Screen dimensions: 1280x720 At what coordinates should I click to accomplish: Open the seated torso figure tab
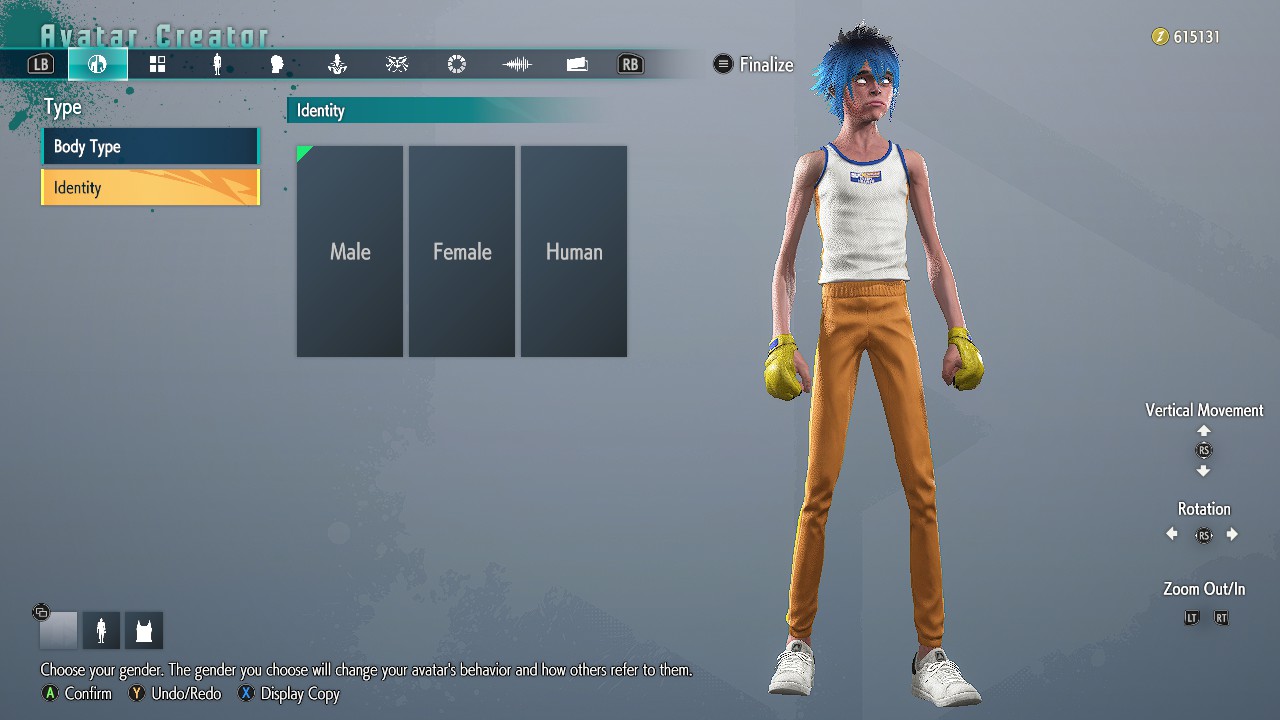[x=337, y=65]
